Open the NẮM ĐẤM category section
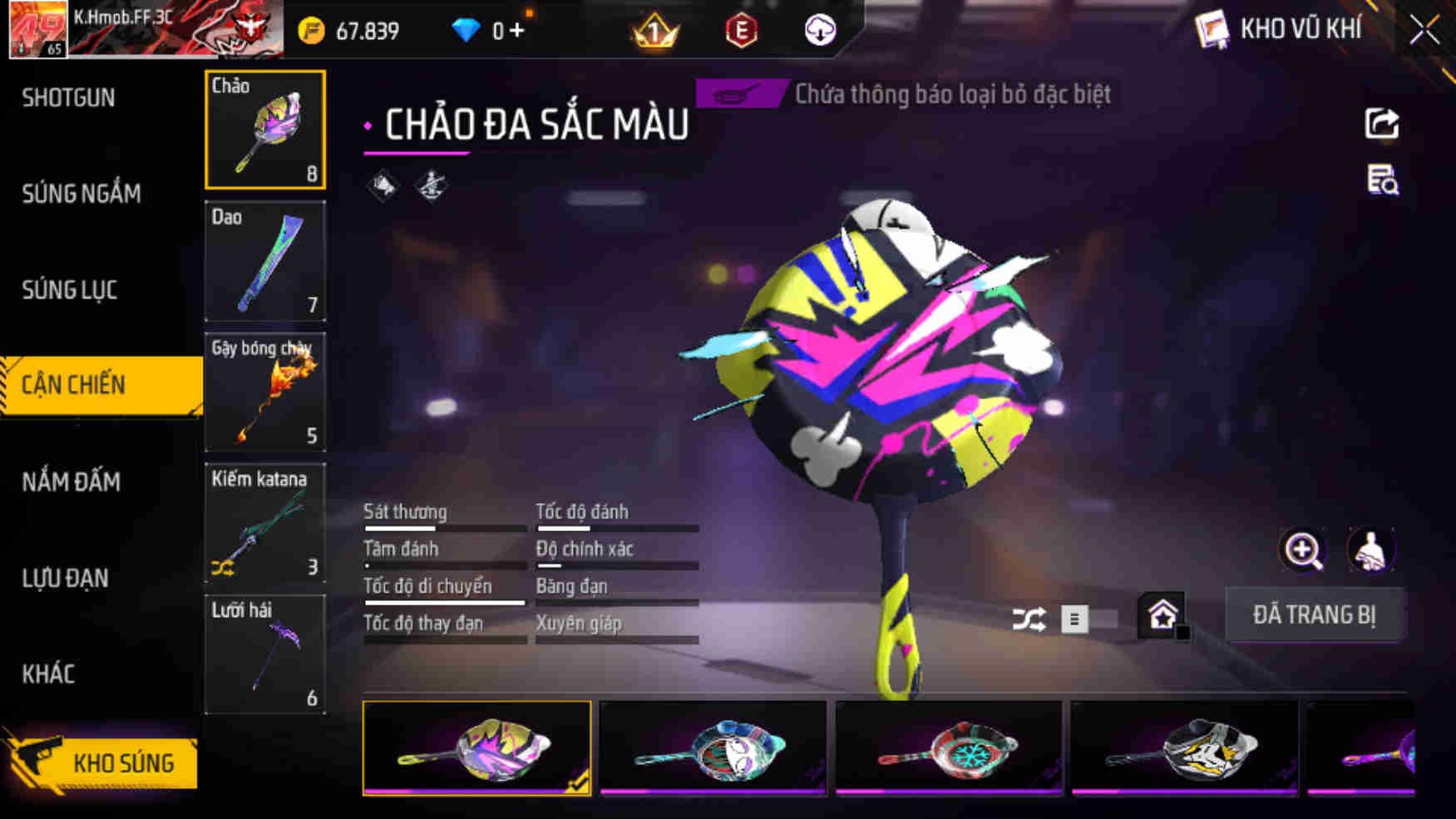Viewport: 1456px width, 819px height. point(72,482)
